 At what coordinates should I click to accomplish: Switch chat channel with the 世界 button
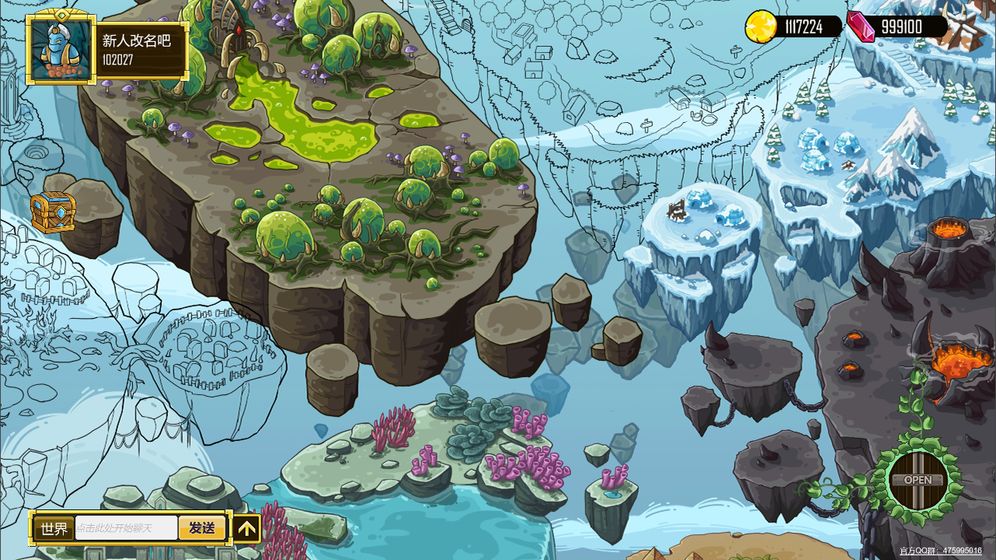[52, 529]
